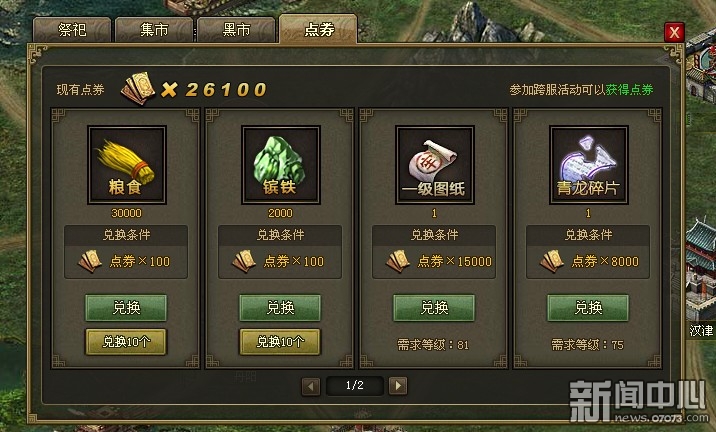This screenshot has width=716, height=432.
Task: Select the 黑市 tab
Action: [236, 28]
